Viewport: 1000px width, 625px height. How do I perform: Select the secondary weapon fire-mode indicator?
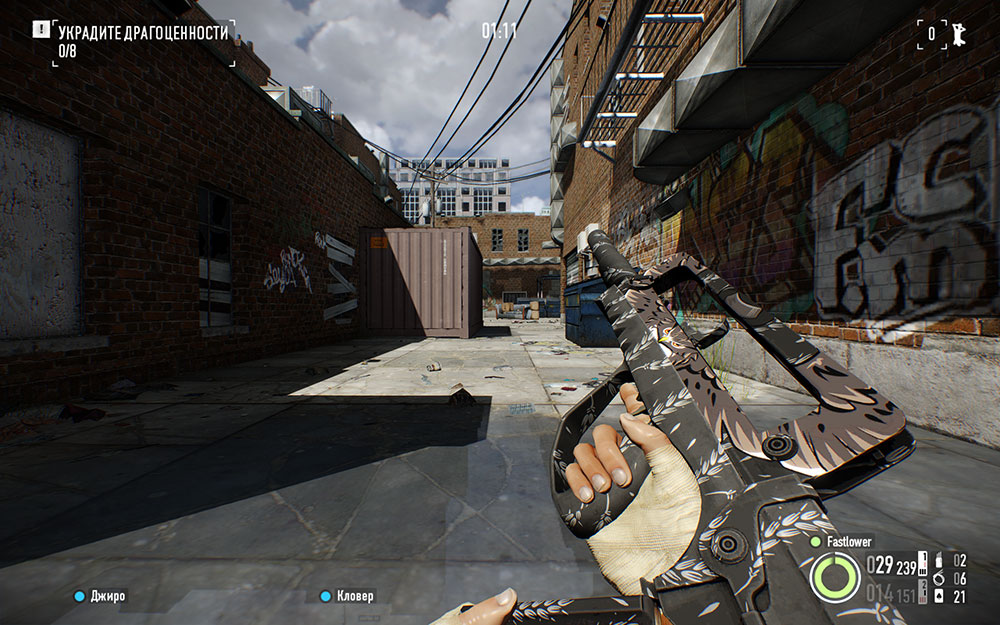point(922,595)
